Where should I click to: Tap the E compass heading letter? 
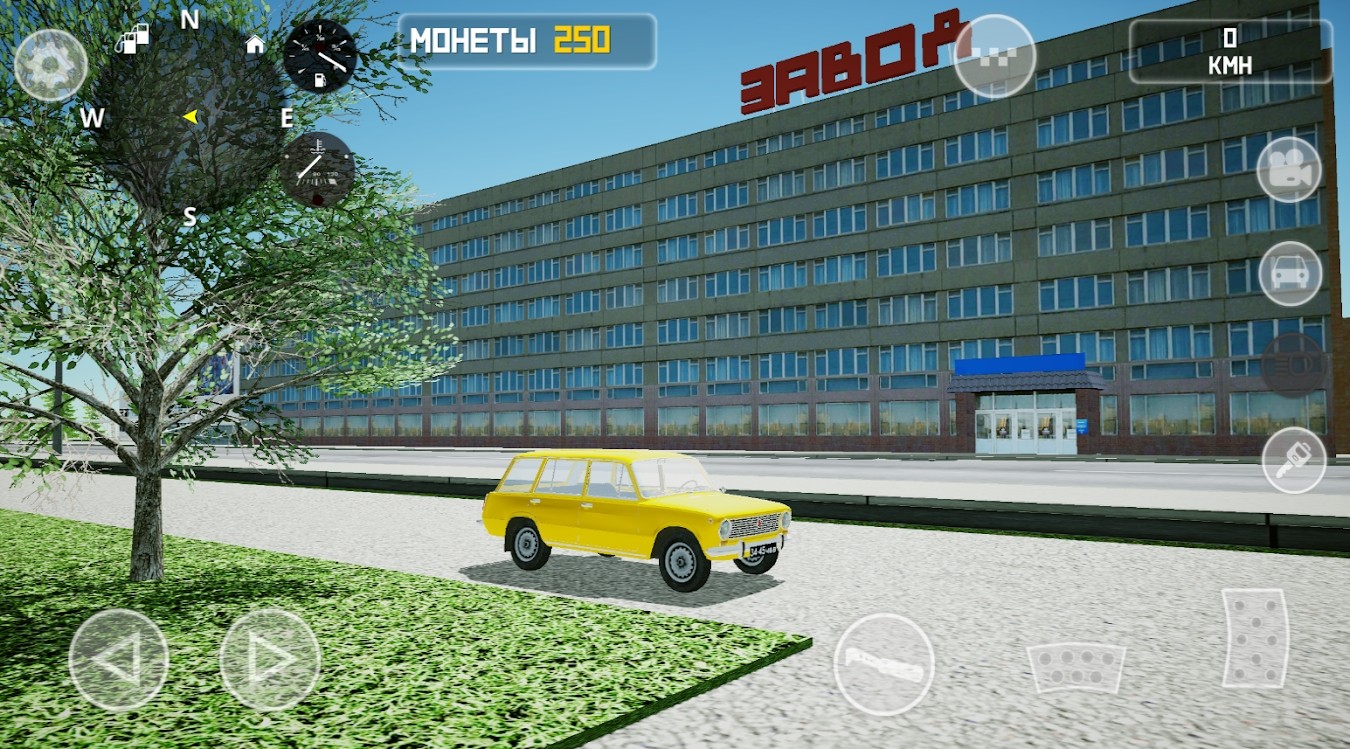pyautogui.click(x=287, y=117)
